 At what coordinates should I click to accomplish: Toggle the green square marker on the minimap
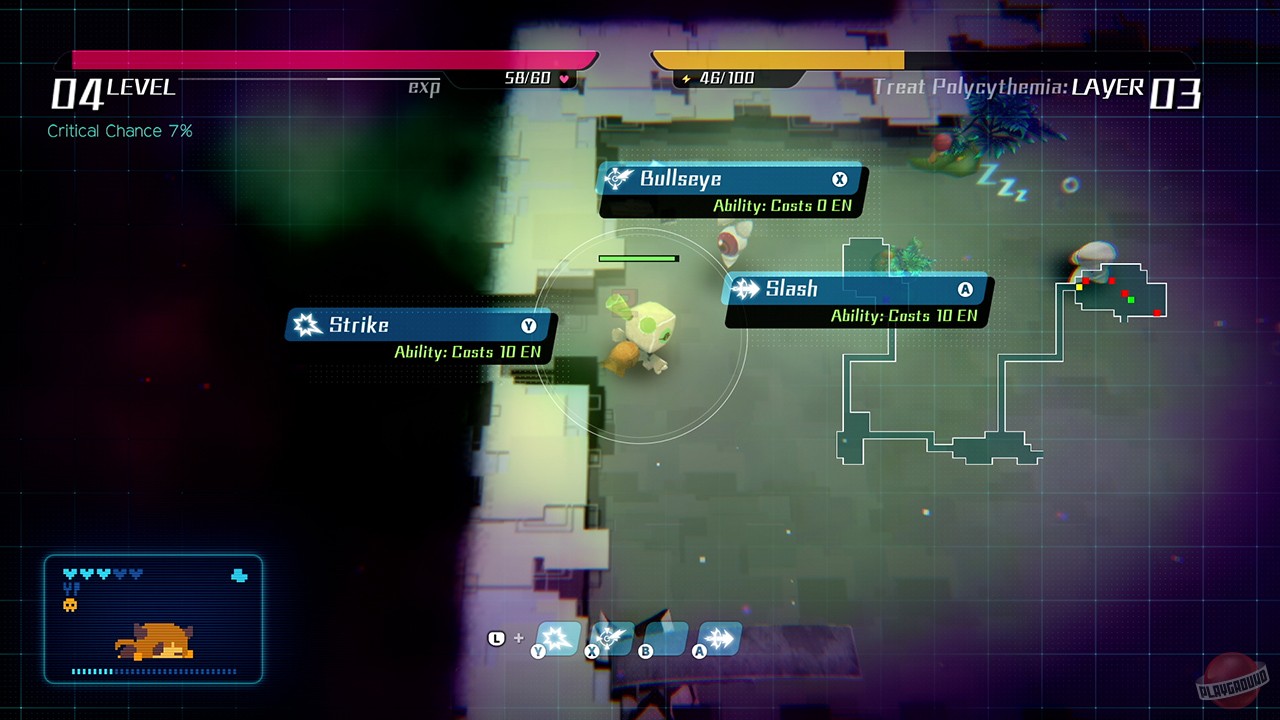[1131, 300]
